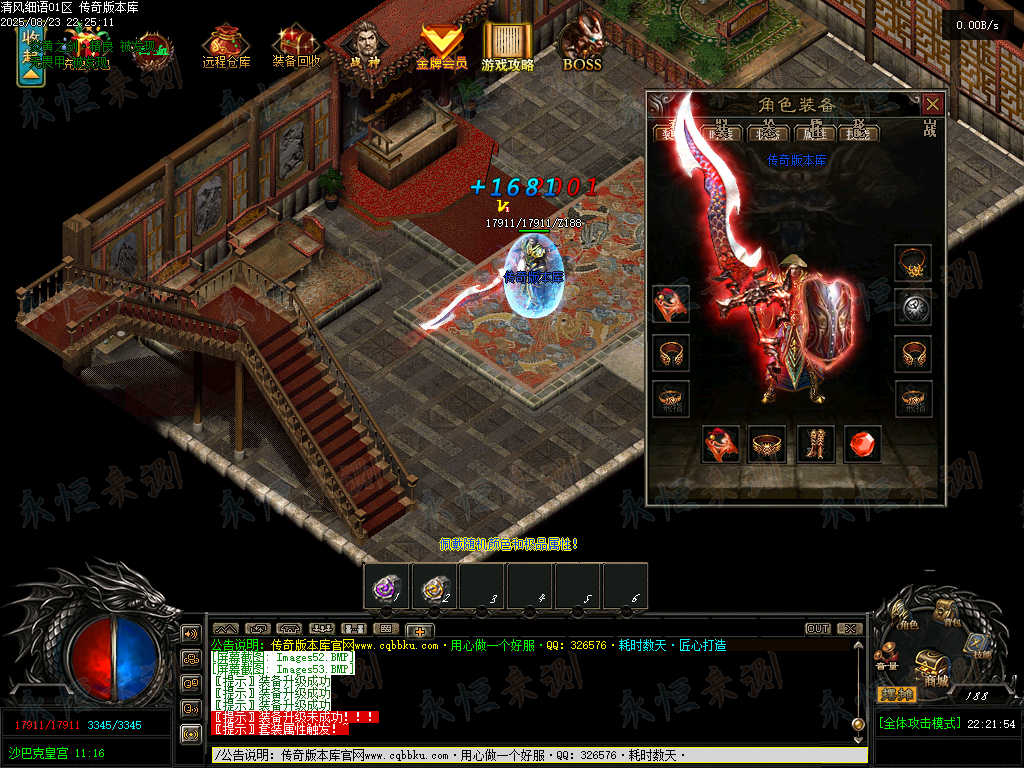Open the BOSS menu
The image size is (1024, 768).
[582, 46]
